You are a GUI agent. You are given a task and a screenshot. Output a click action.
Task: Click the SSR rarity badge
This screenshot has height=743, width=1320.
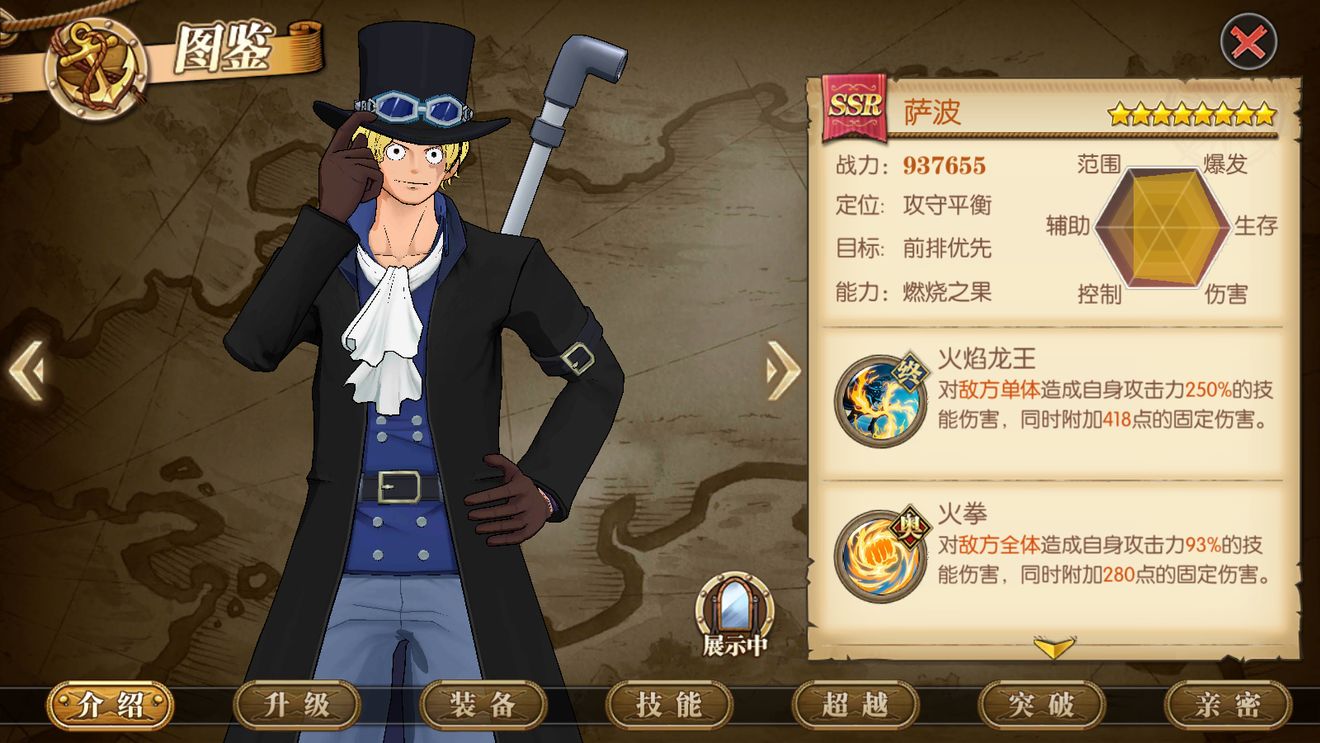point(856,108)
